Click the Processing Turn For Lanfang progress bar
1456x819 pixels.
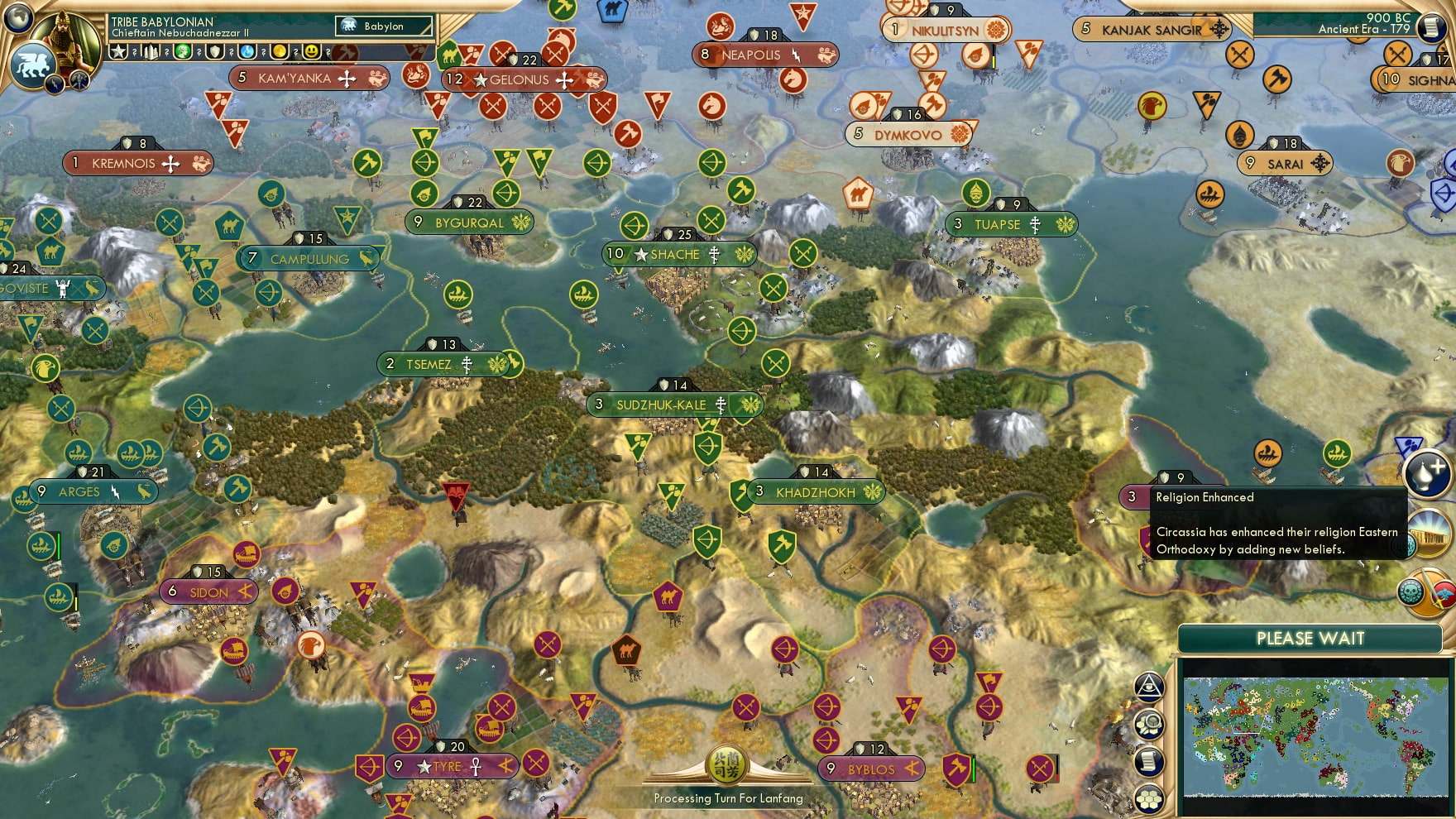pos(726,798)
